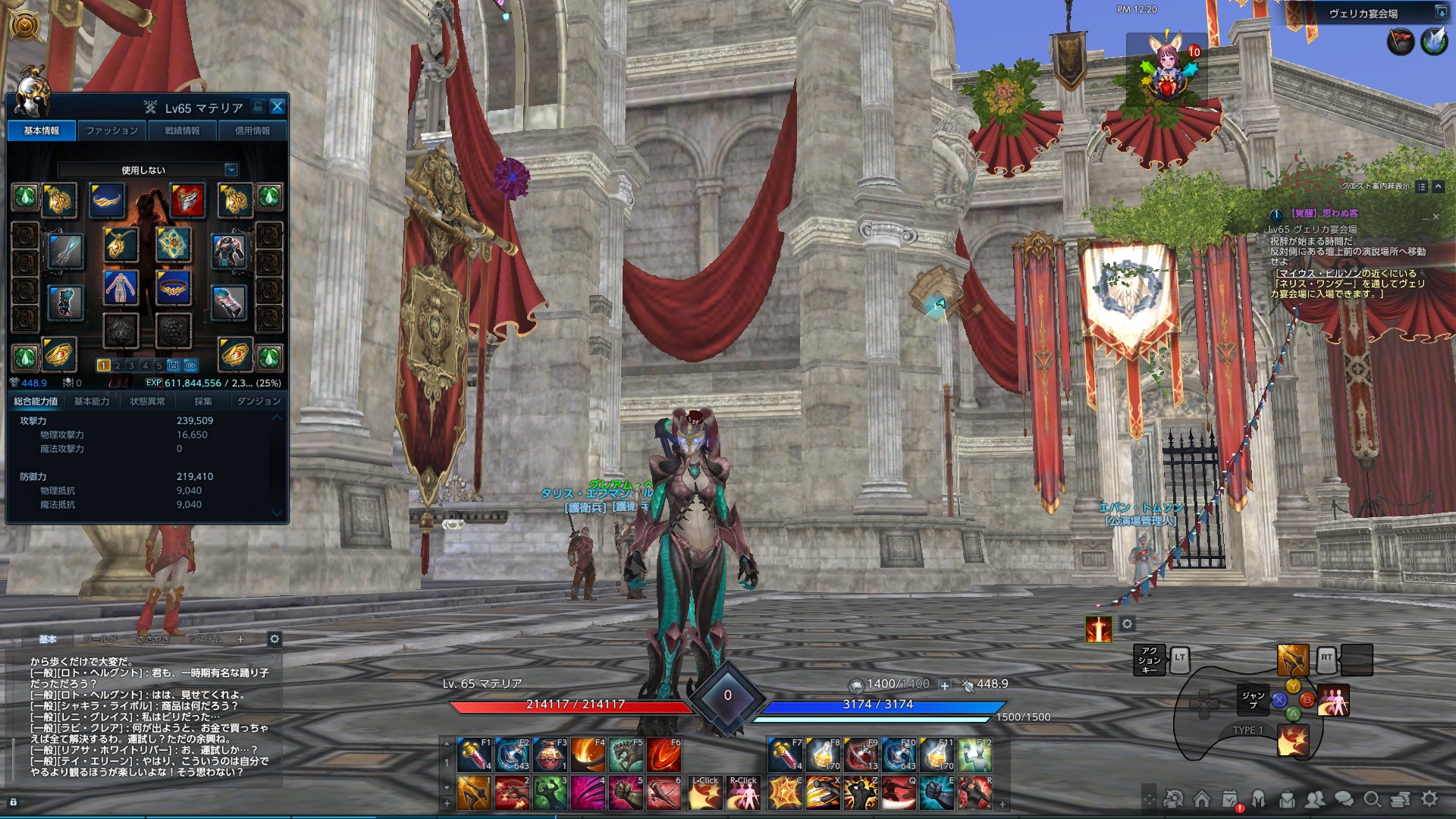Viewport: 1456px width, 819px height.
Task: Toggle the equipment preview eye icon
Action: tap(191, 365)
